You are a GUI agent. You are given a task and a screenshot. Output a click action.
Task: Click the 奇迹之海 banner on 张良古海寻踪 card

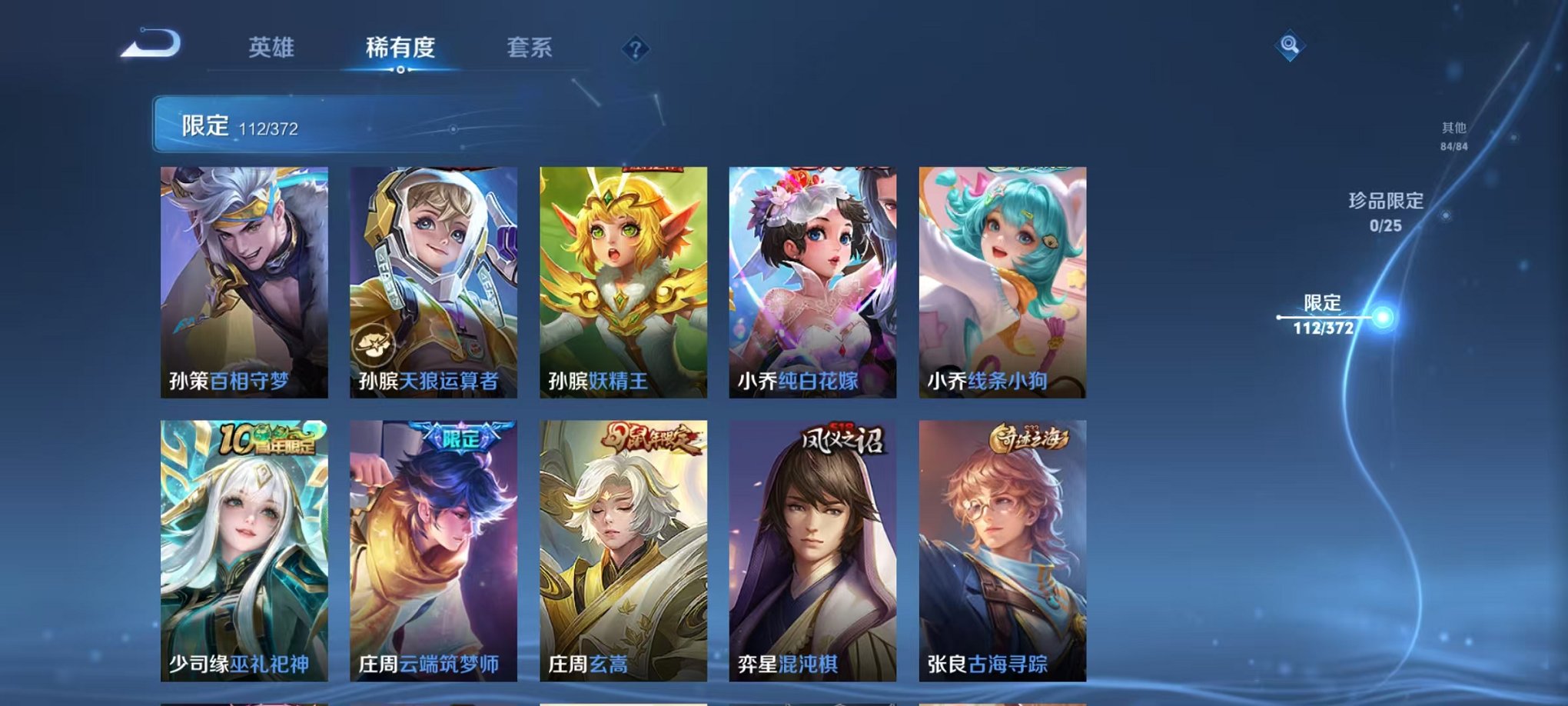(x=1030, y=435)
